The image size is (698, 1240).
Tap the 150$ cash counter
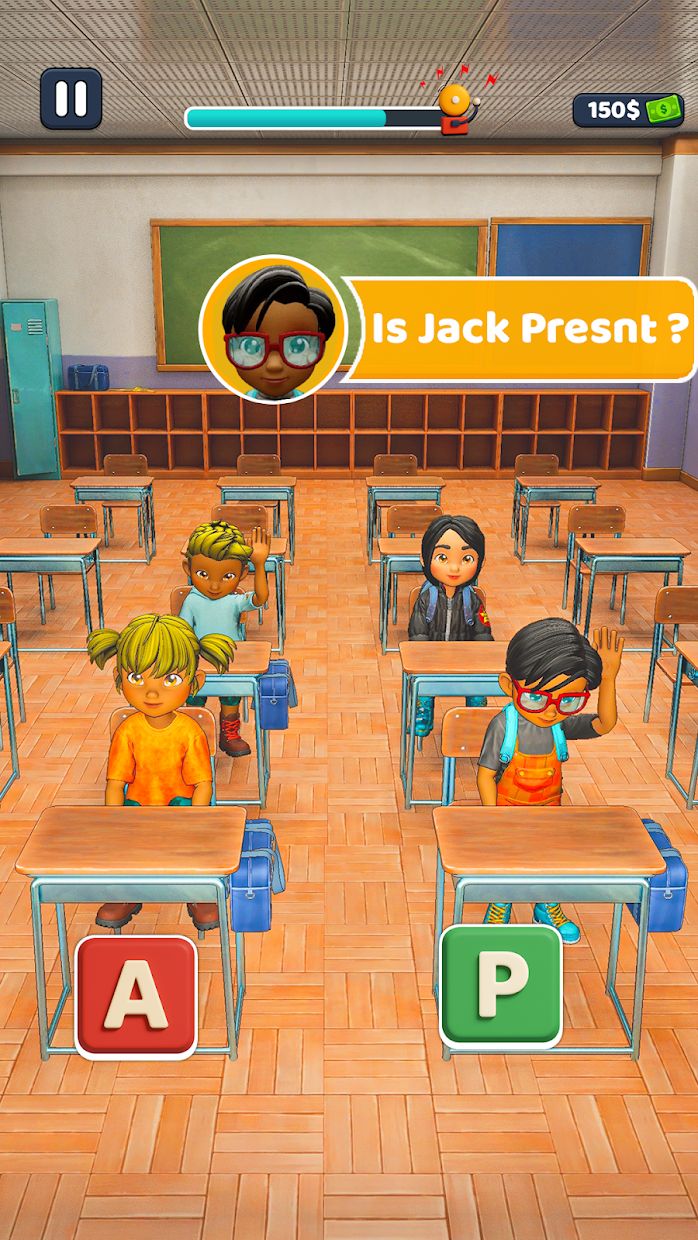[x=627, y=110]
